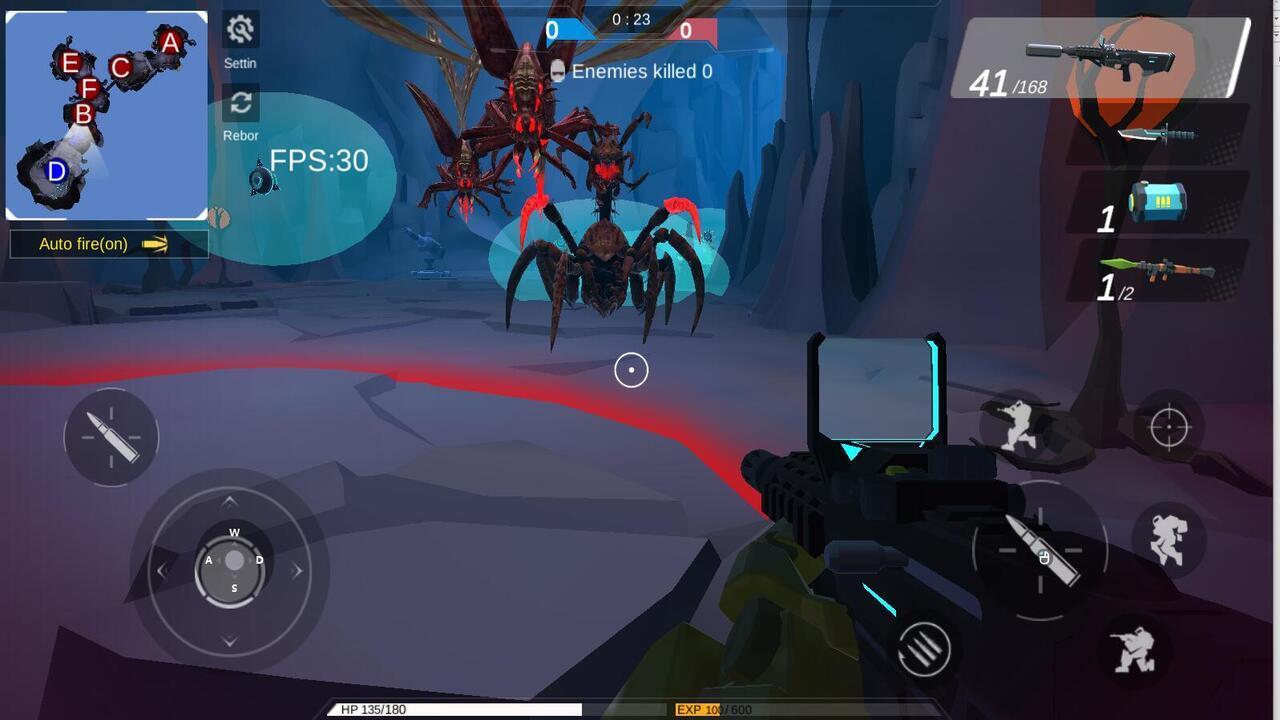The height and width of the screenshot is (720, 1280).
Task: Toggle Auto fire off
Action: pyautogui.click(x=108, y=243)
